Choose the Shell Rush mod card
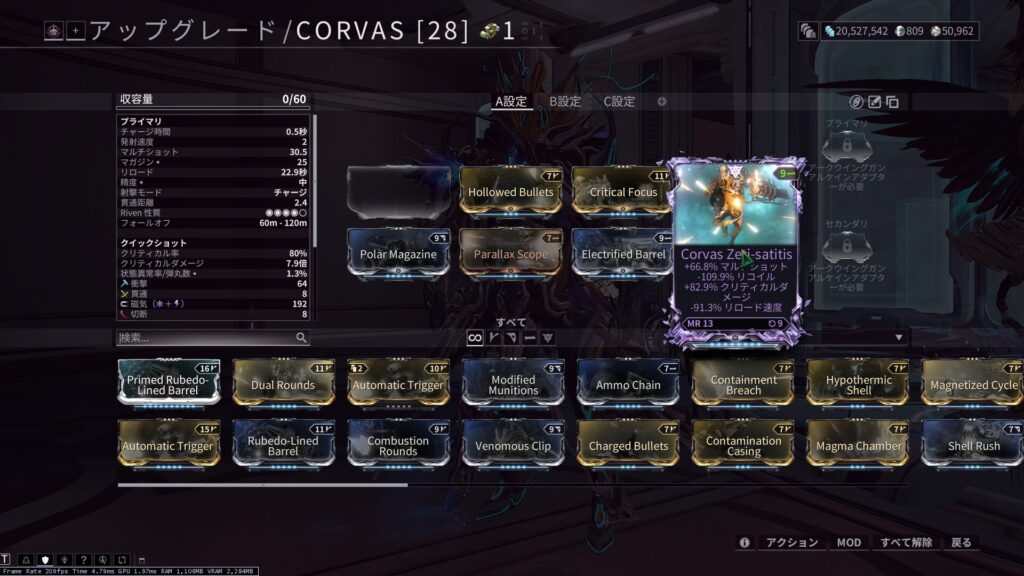Viewport: 1024px width, 576px height. click(x=972, y=446)
